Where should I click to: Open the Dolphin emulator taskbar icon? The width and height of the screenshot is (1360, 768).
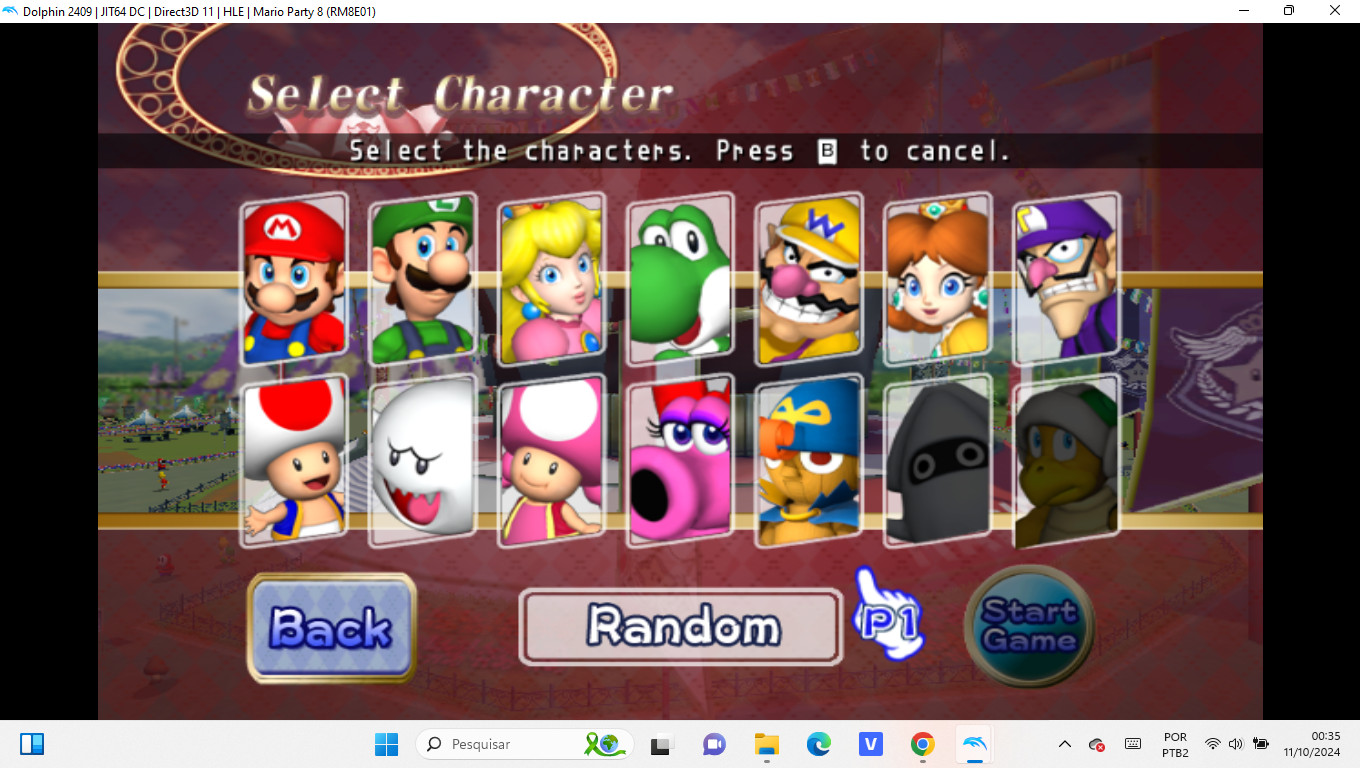[973, 744]
